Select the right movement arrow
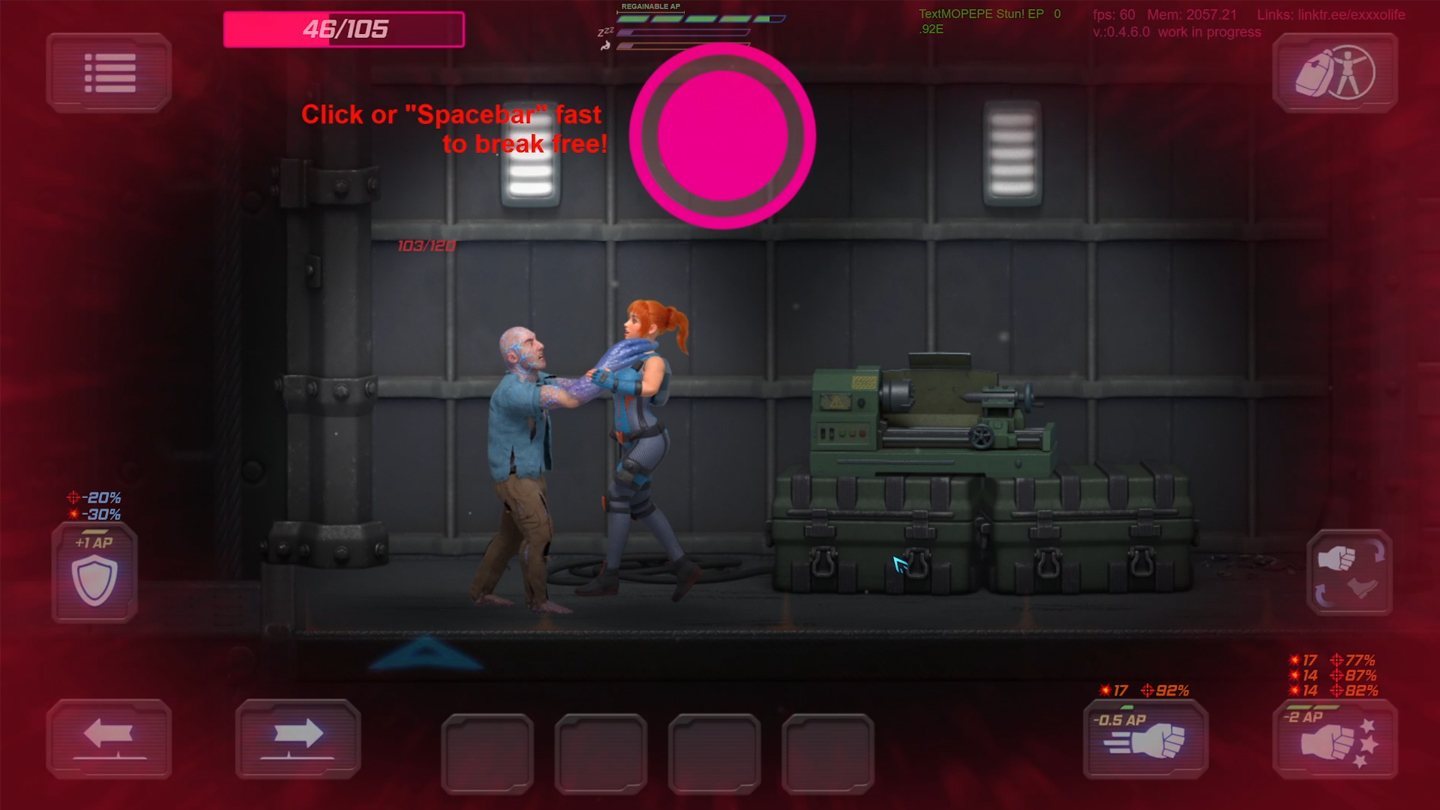Viewport: 1440px width, 810px height. [298, 738]
